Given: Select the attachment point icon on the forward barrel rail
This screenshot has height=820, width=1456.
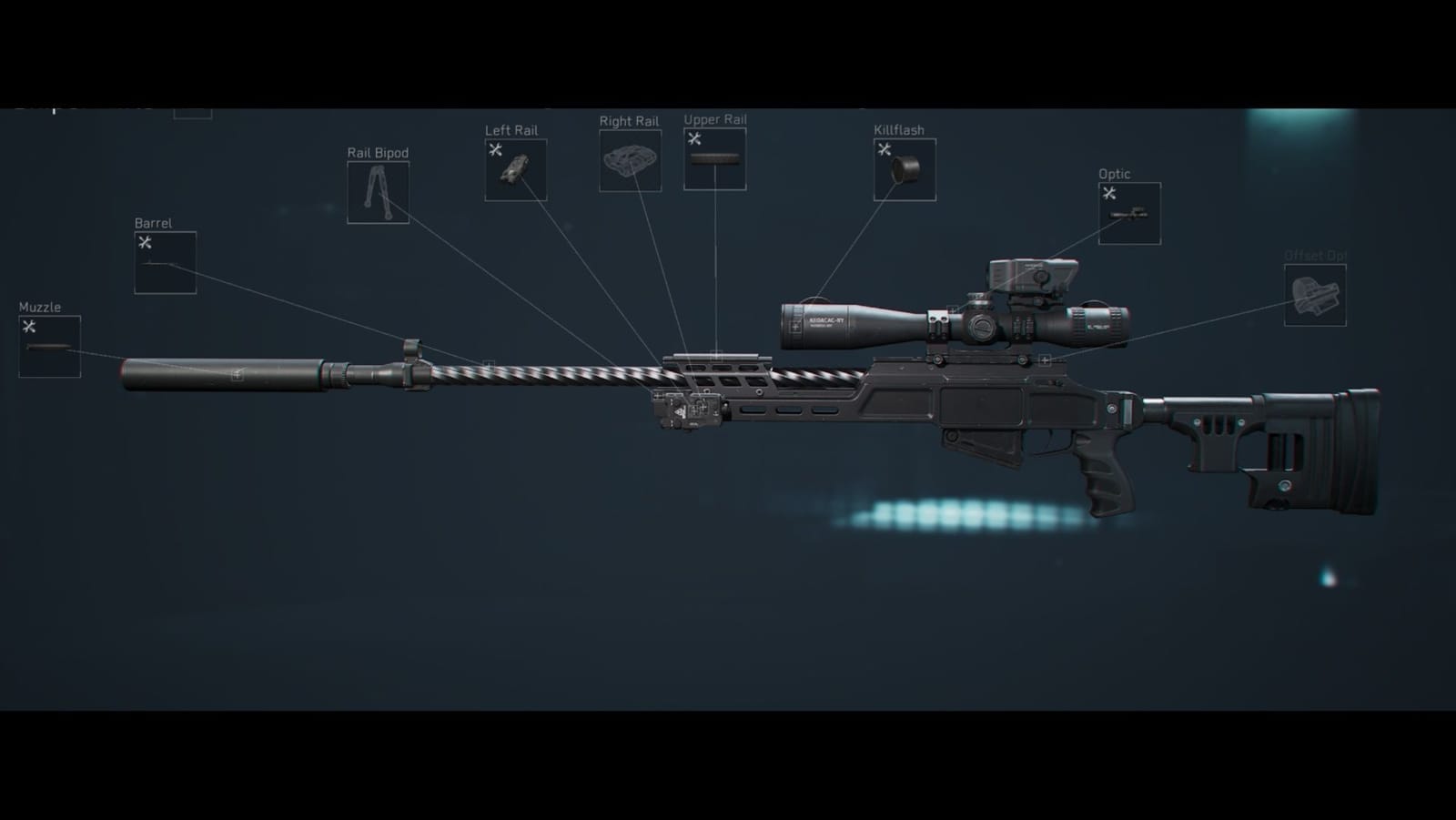Looking at the screenshot, I should pyautogui.click(x=488, y=360).
